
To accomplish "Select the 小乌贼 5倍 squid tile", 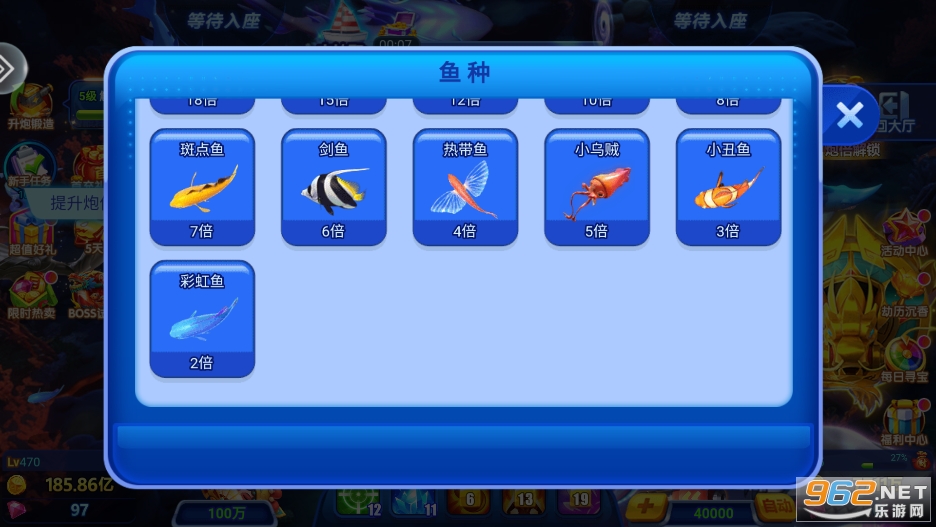I will [597, 187].
